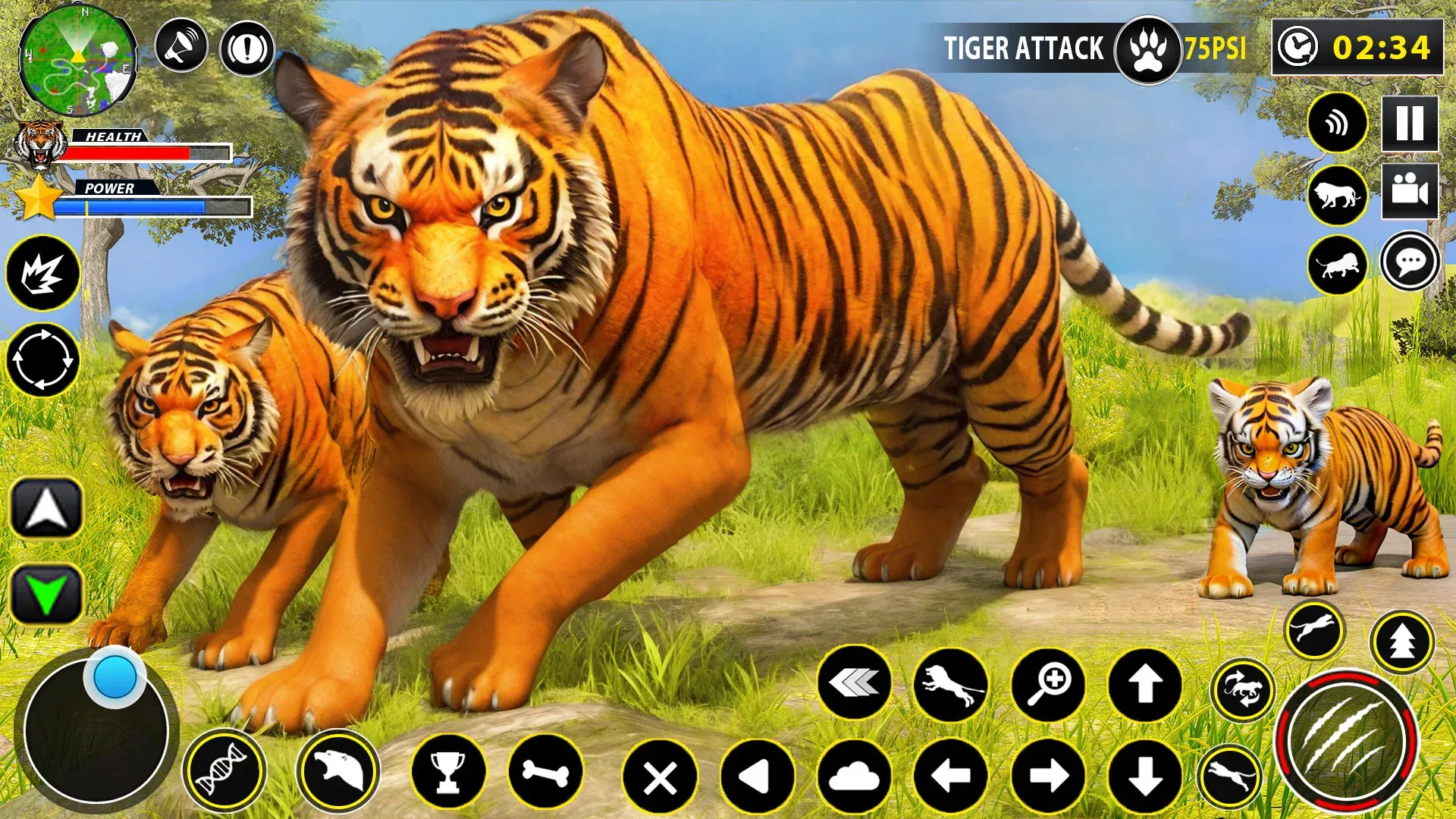The width and height of the screenshot is (1456, 819).
Task: Click the circular arrows rotate button
Action: 42,360
